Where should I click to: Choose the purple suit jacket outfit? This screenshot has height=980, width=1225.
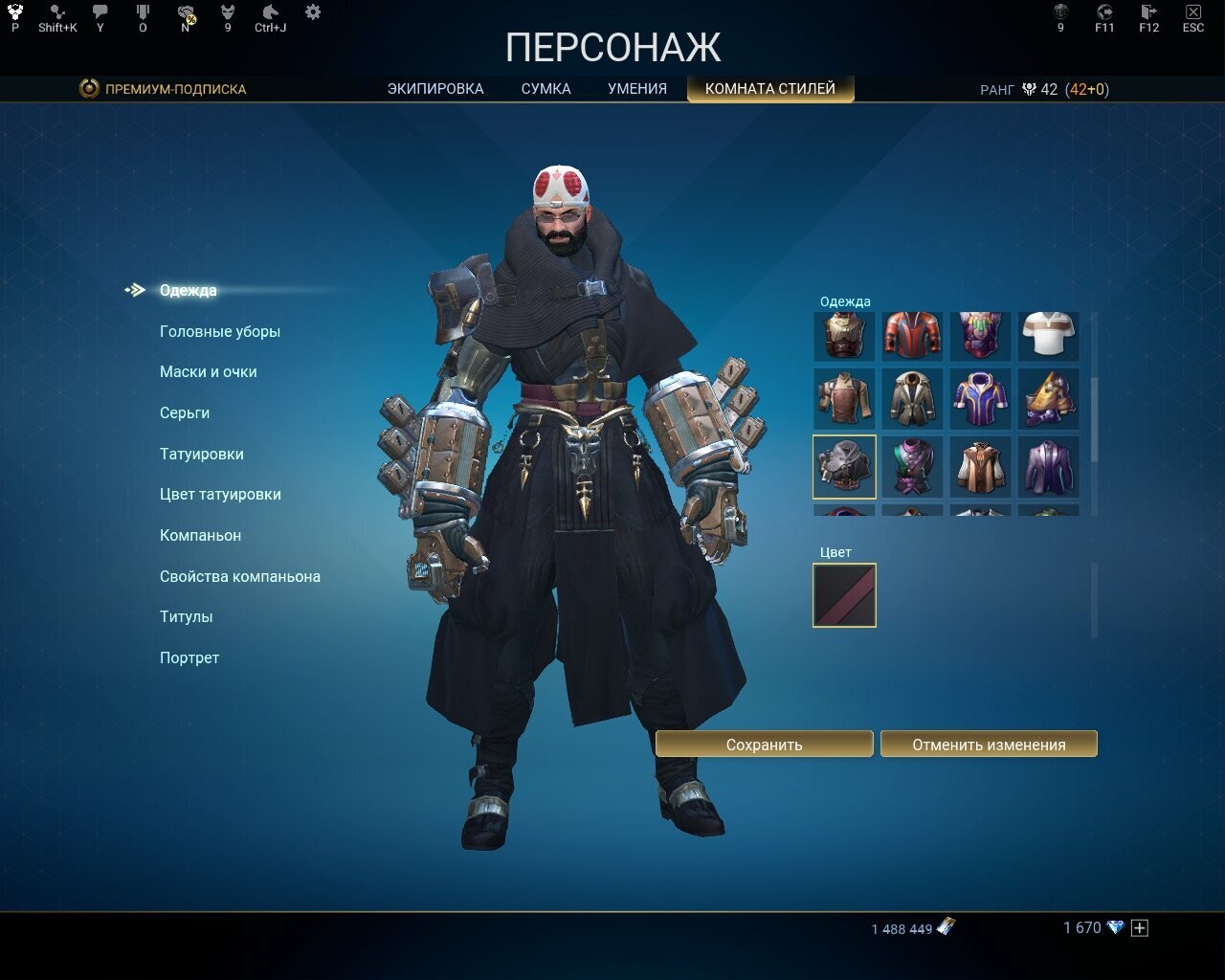(x=1048, y=466)
